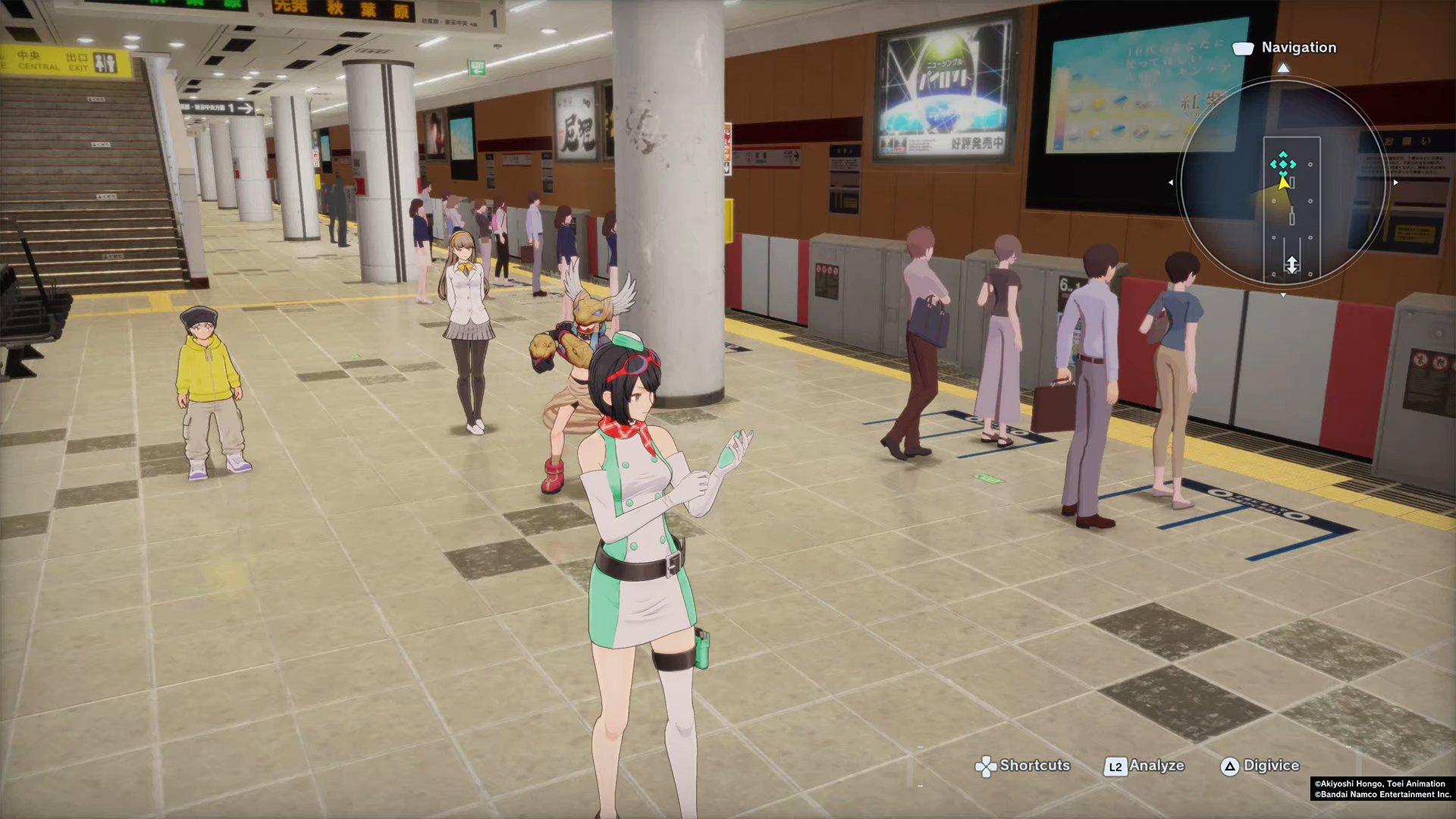Click the cap icon next to Navigation
Image resolution: width=1456 pixels, height=819 pixels.
[1242, 49]
